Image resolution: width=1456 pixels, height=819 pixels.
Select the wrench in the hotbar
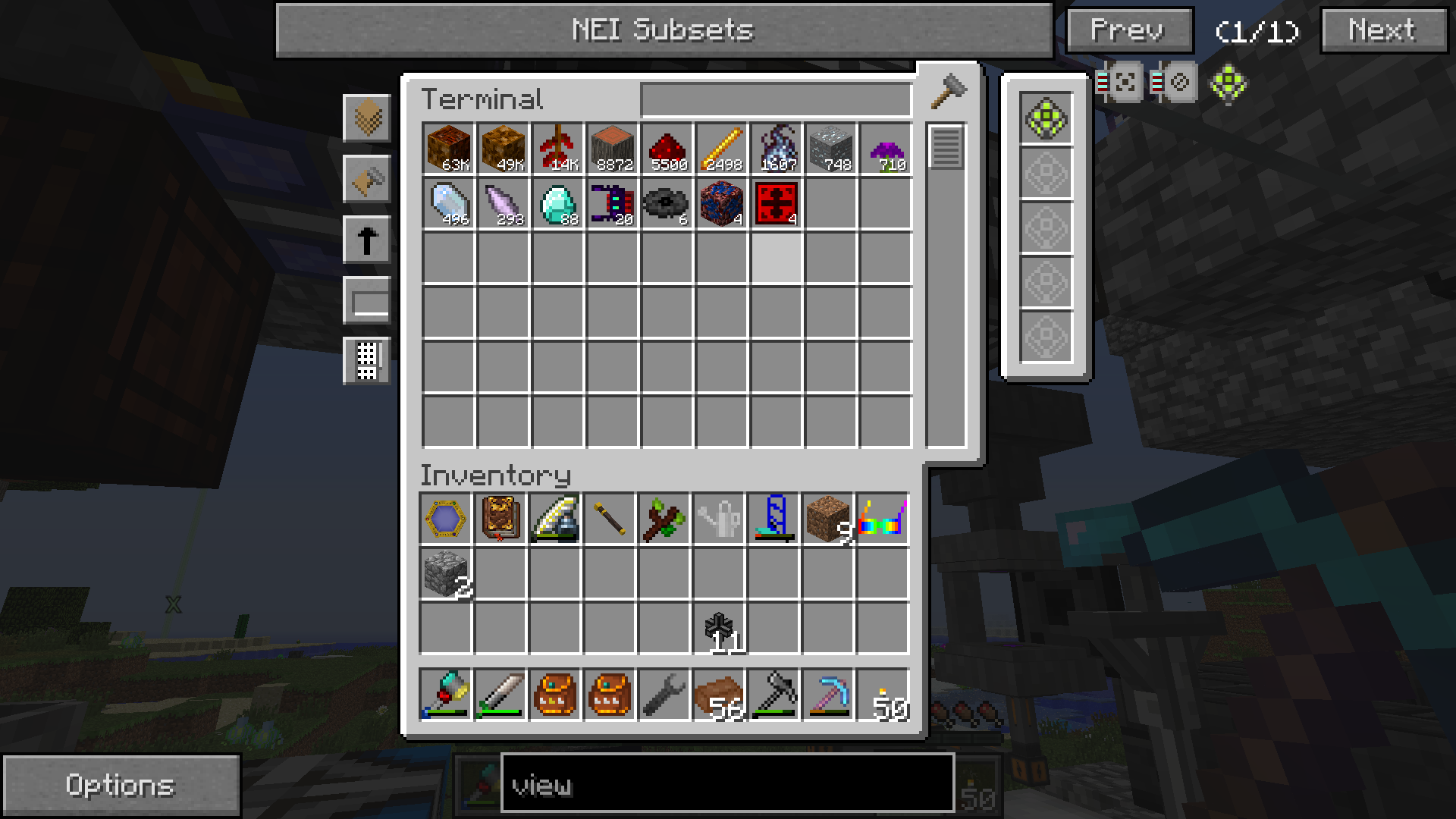[x=664, y=694]
